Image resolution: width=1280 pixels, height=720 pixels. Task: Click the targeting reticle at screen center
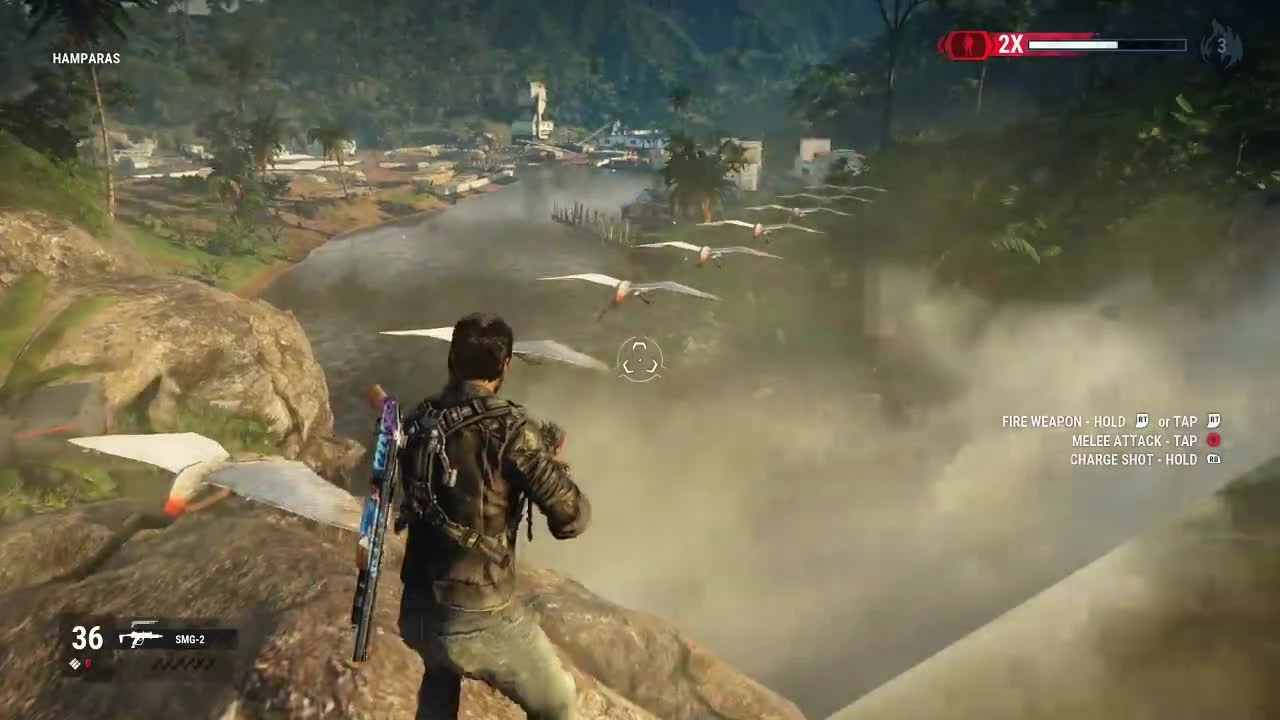[640, 360]
